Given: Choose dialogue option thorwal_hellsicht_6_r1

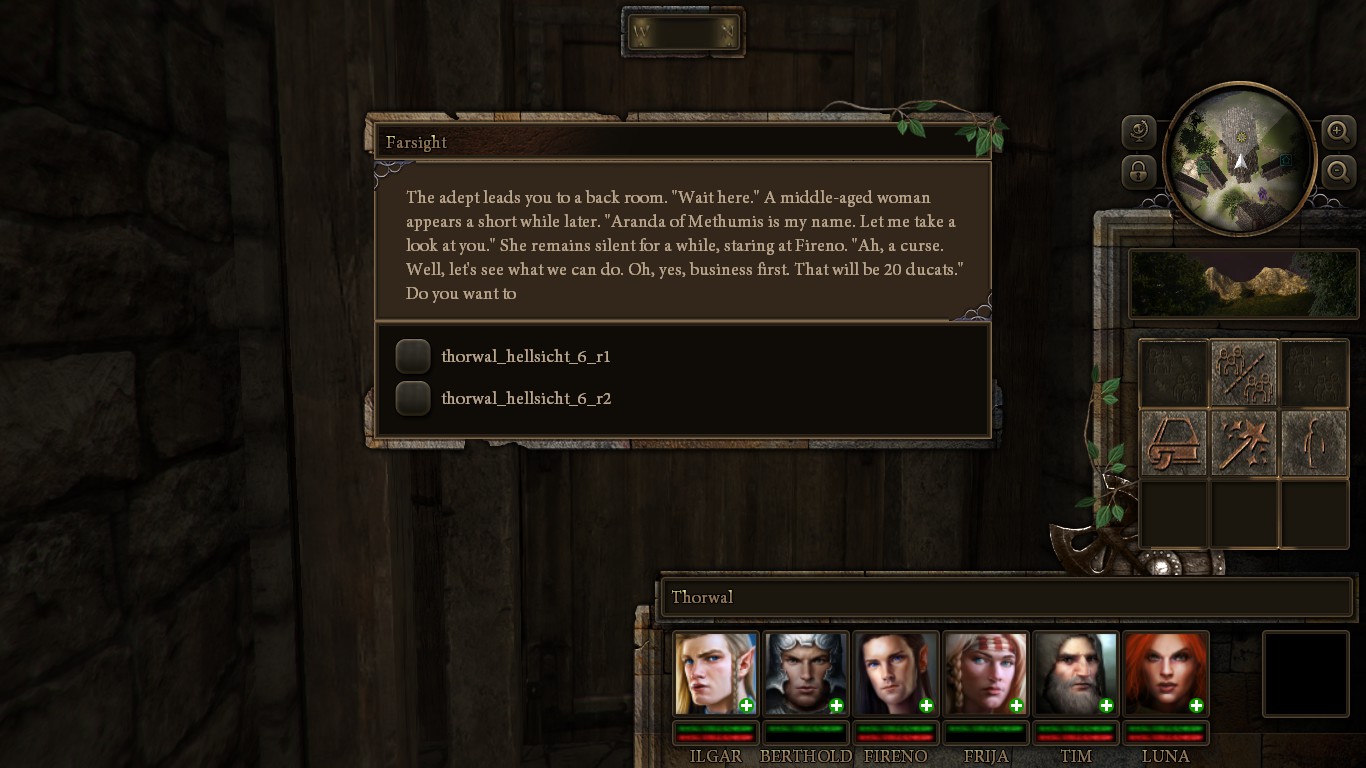Looking at the screenshot, I should point(413,356).
